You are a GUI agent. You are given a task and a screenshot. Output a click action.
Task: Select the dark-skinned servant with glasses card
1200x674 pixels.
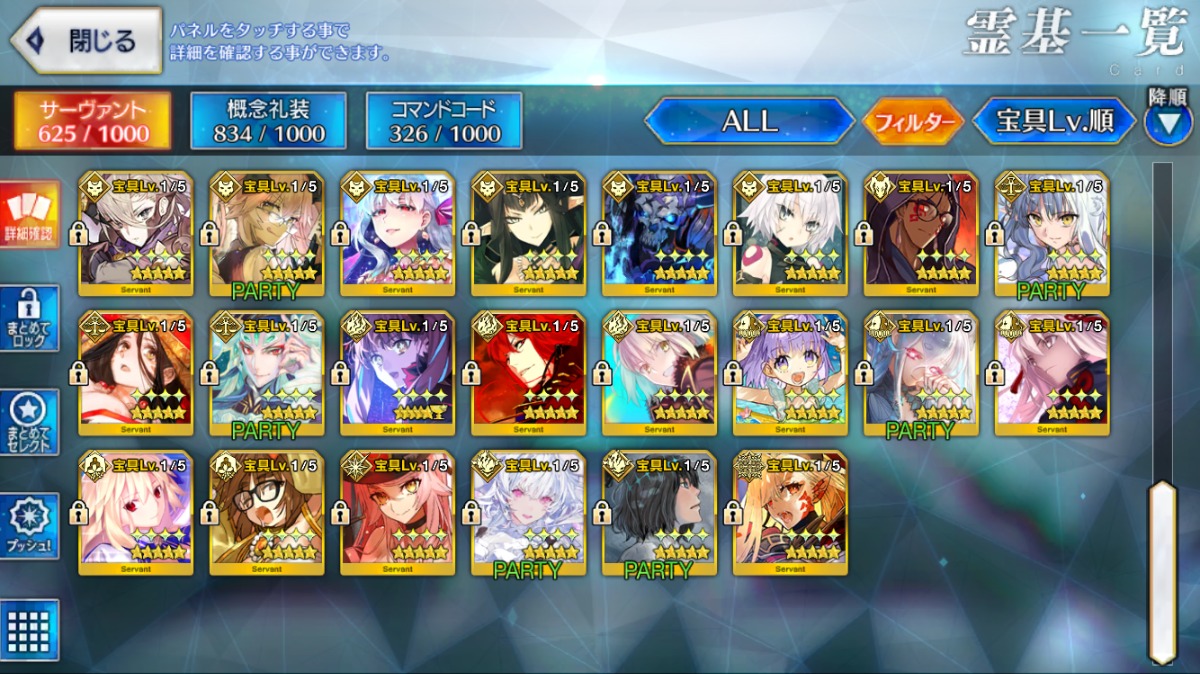pos(921,234)
